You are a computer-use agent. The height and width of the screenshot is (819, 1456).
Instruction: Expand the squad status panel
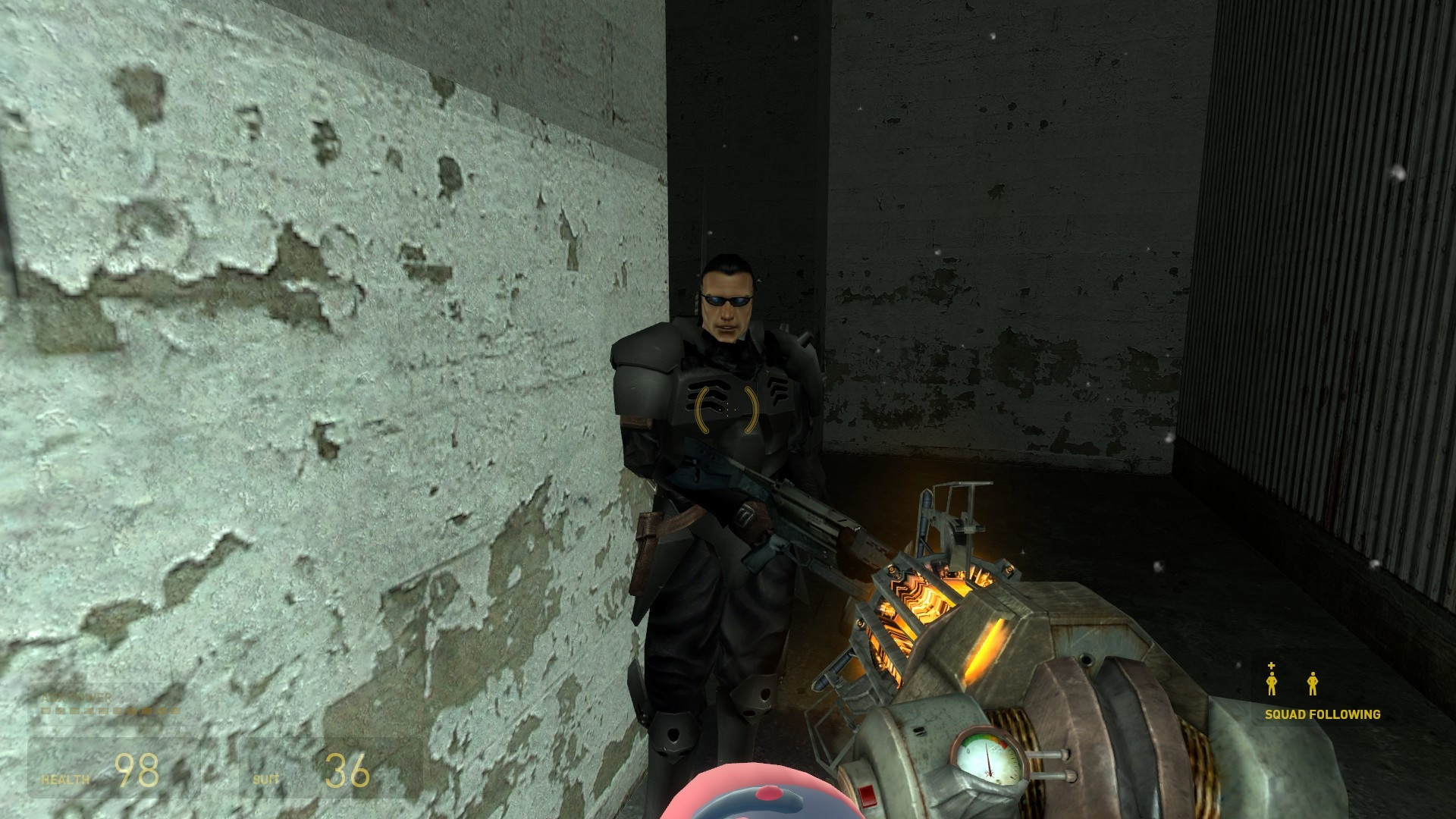coord(1323,690)
